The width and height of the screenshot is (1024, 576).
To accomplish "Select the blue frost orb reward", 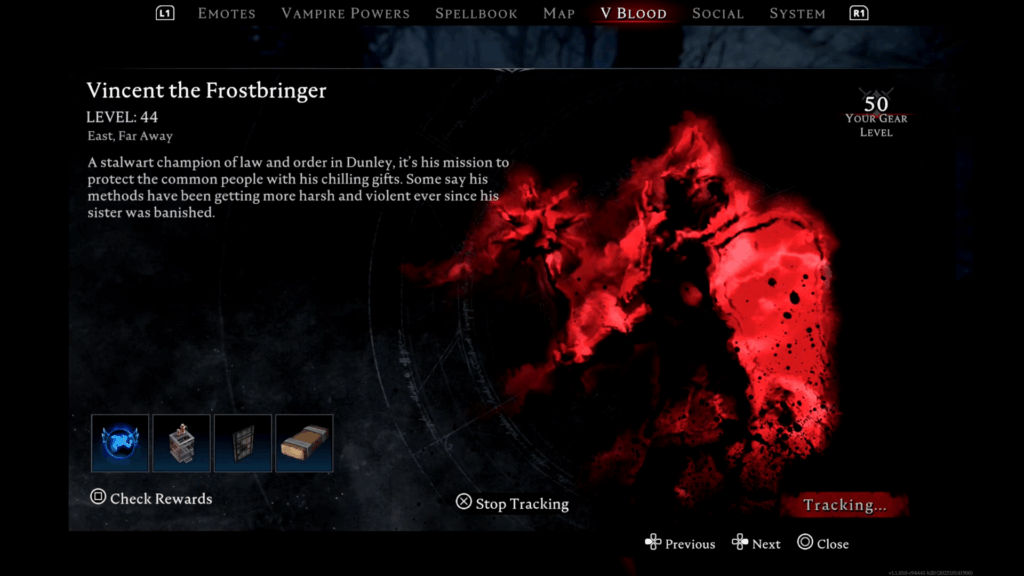I will pos(120,443).
